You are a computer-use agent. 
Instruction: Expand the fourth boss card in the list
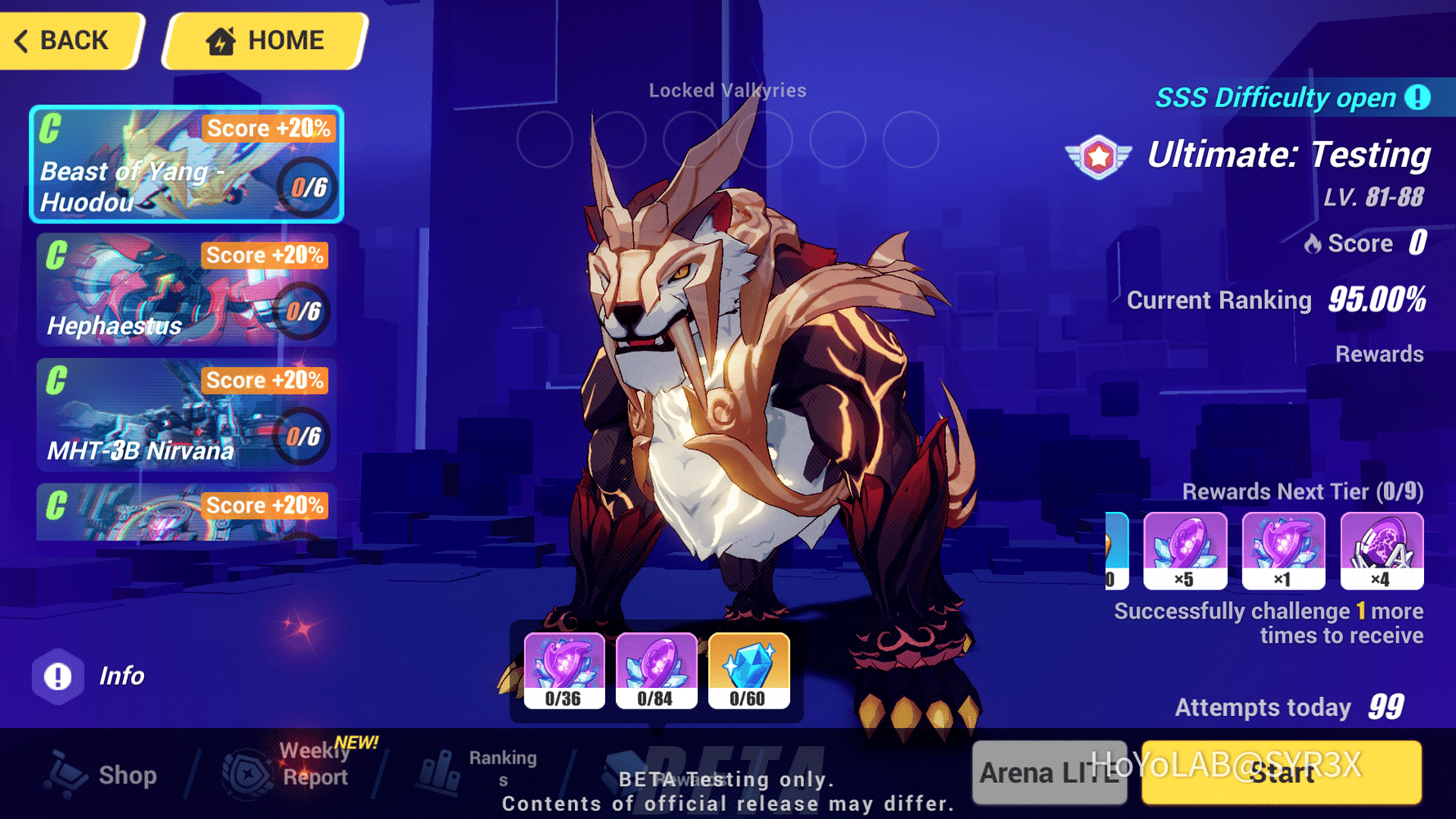pos(187,516)
